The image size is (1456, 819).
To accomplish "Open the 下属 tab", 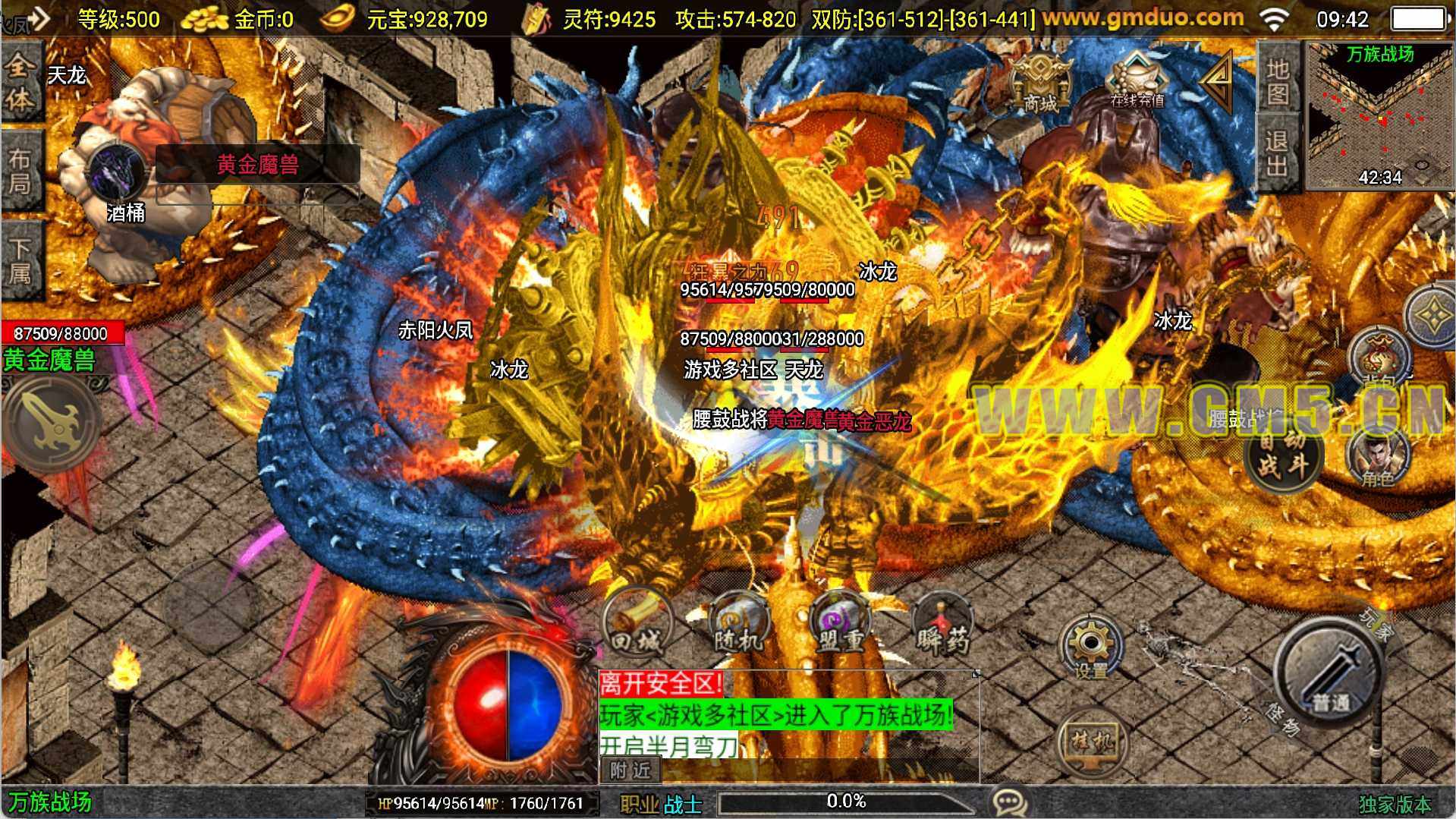I will [x=20, y=260].
